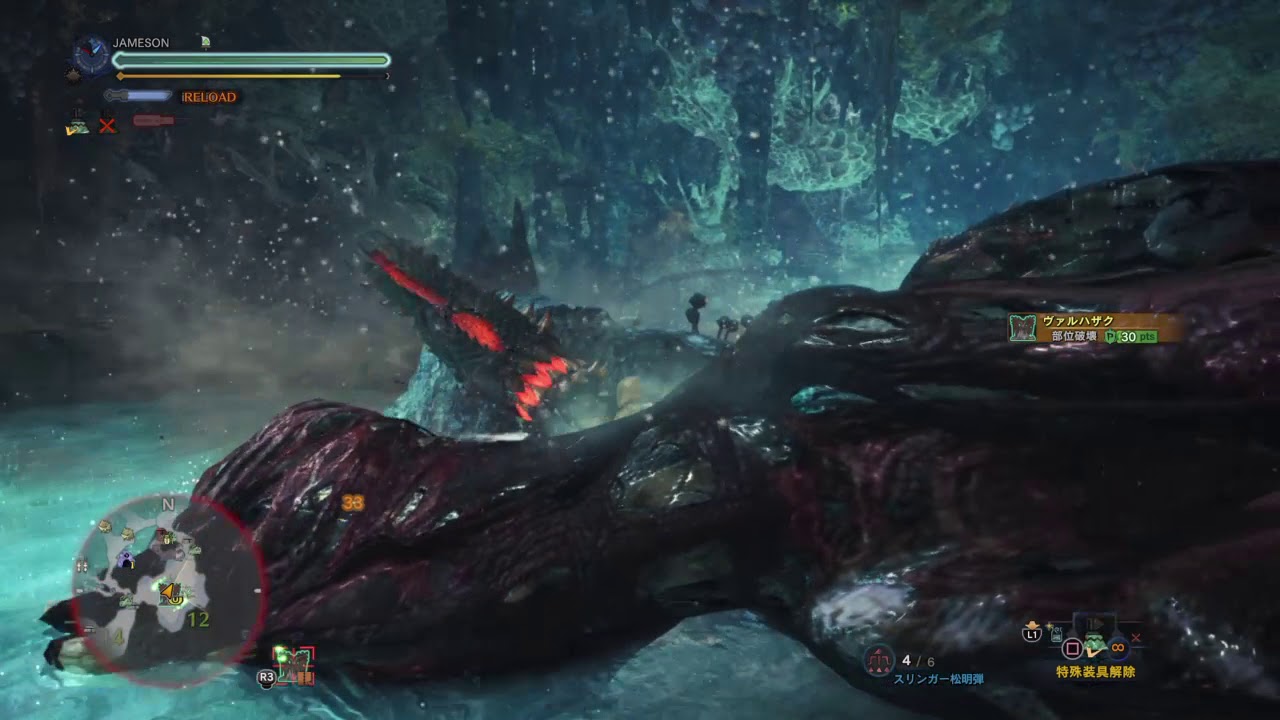The width and height of the screenshot is (1280, 720).
Task: Click the orange infinity ammo icon
Action: click(1117, 648)
